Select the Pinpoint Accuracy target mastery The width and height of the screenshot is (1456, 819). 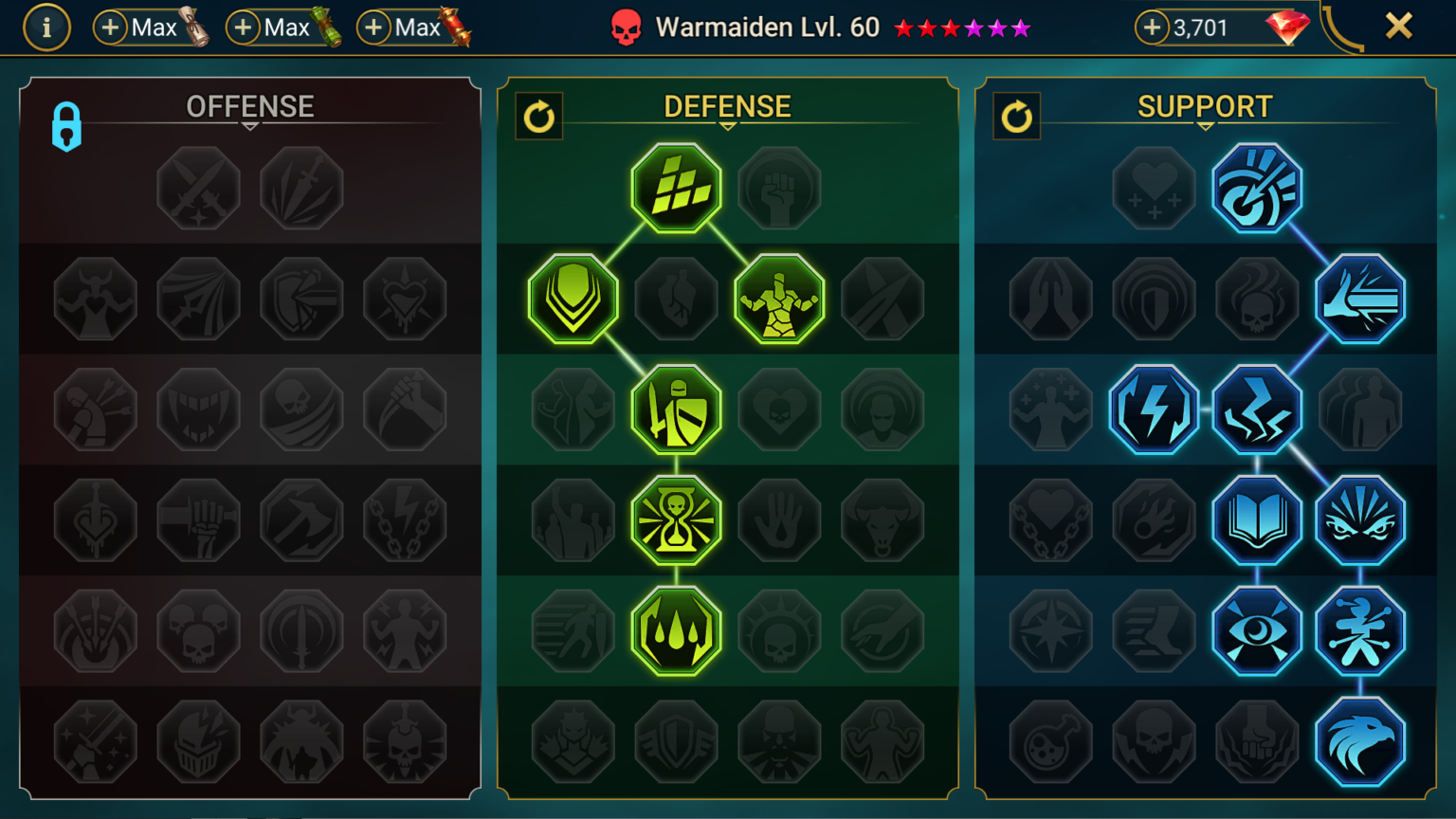(x=1258, y=188)
